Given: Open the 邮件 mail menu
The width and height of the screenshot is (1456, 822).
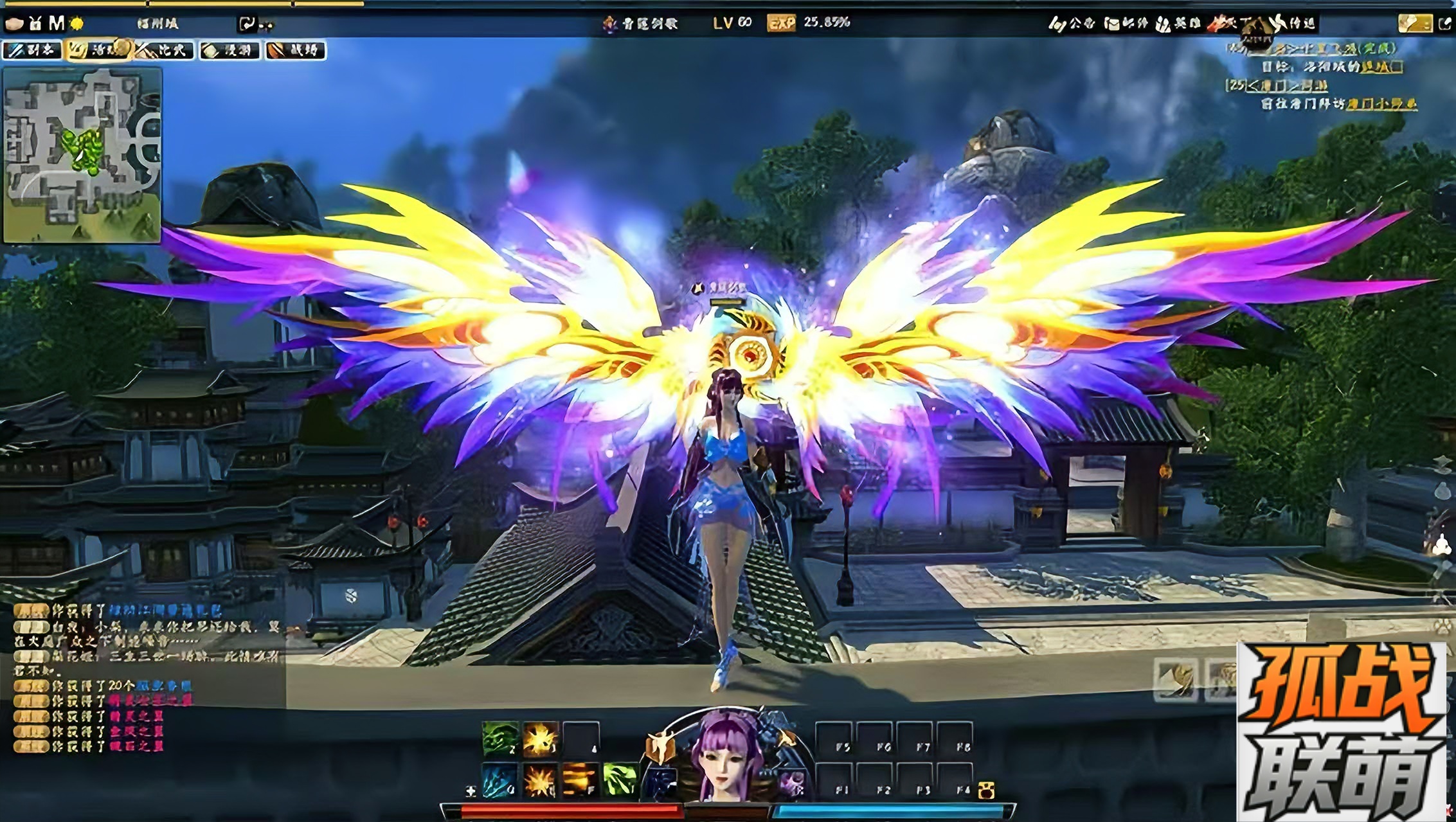Looking at the screenshot, I should (1126, 24).
